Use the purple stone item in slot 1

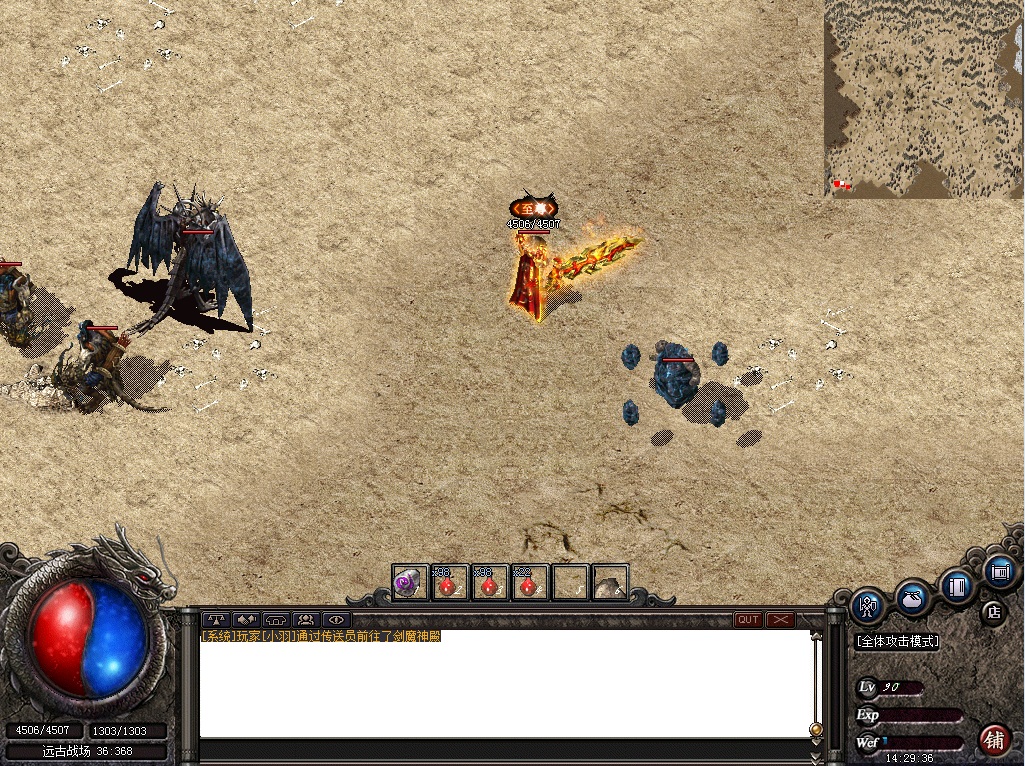coord(409,583)
